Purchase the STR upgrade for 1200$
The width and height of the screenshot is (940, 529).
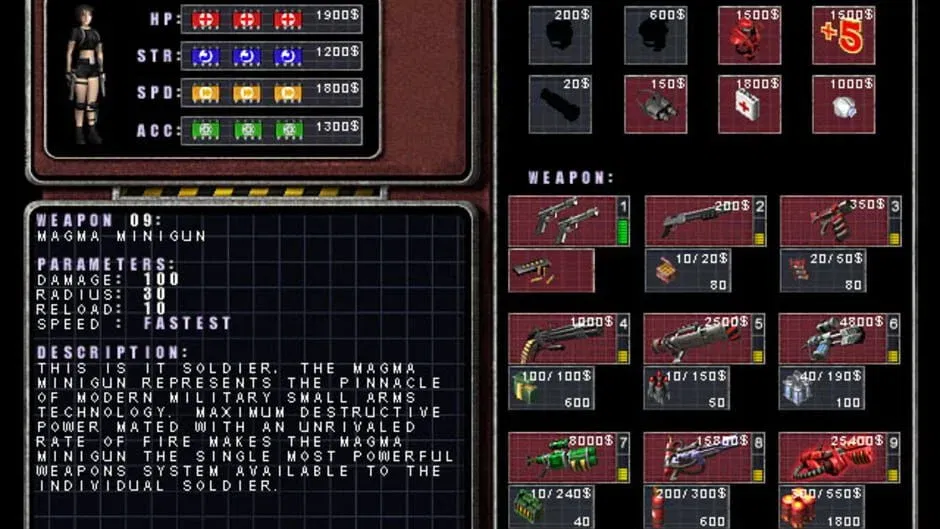(271, 56)
